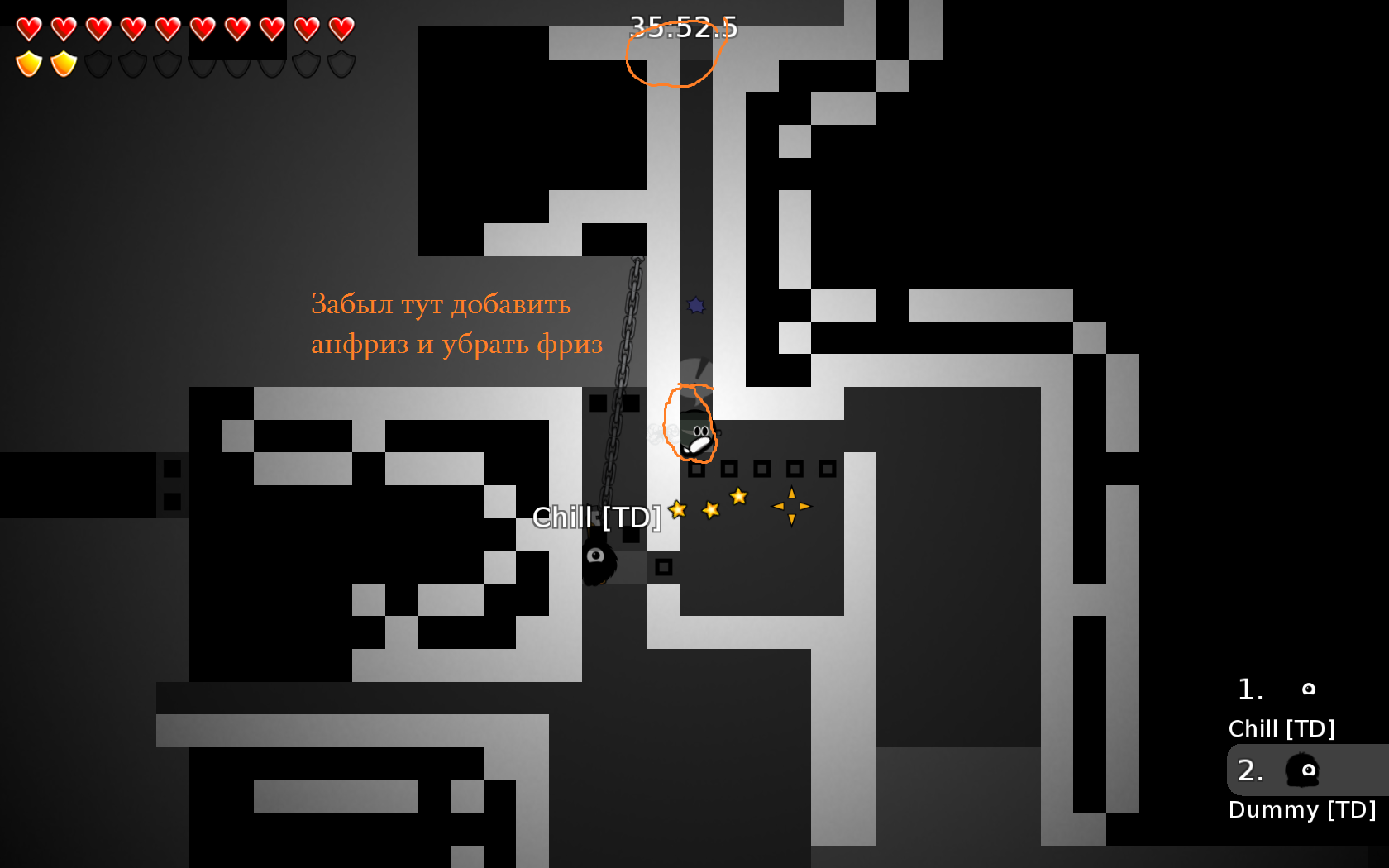Click the smallest yellow star beside the Chill nametag
Viewport: 1389px width, 868px height.
(678, 510)
